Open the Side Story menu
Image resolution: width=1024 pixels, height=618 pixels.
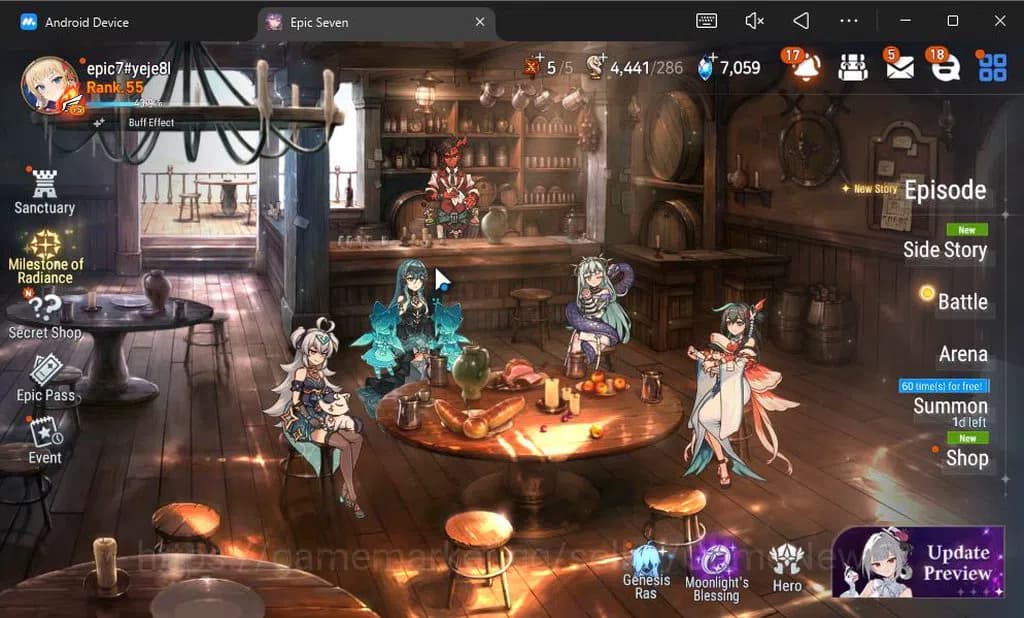click(944, 250)
